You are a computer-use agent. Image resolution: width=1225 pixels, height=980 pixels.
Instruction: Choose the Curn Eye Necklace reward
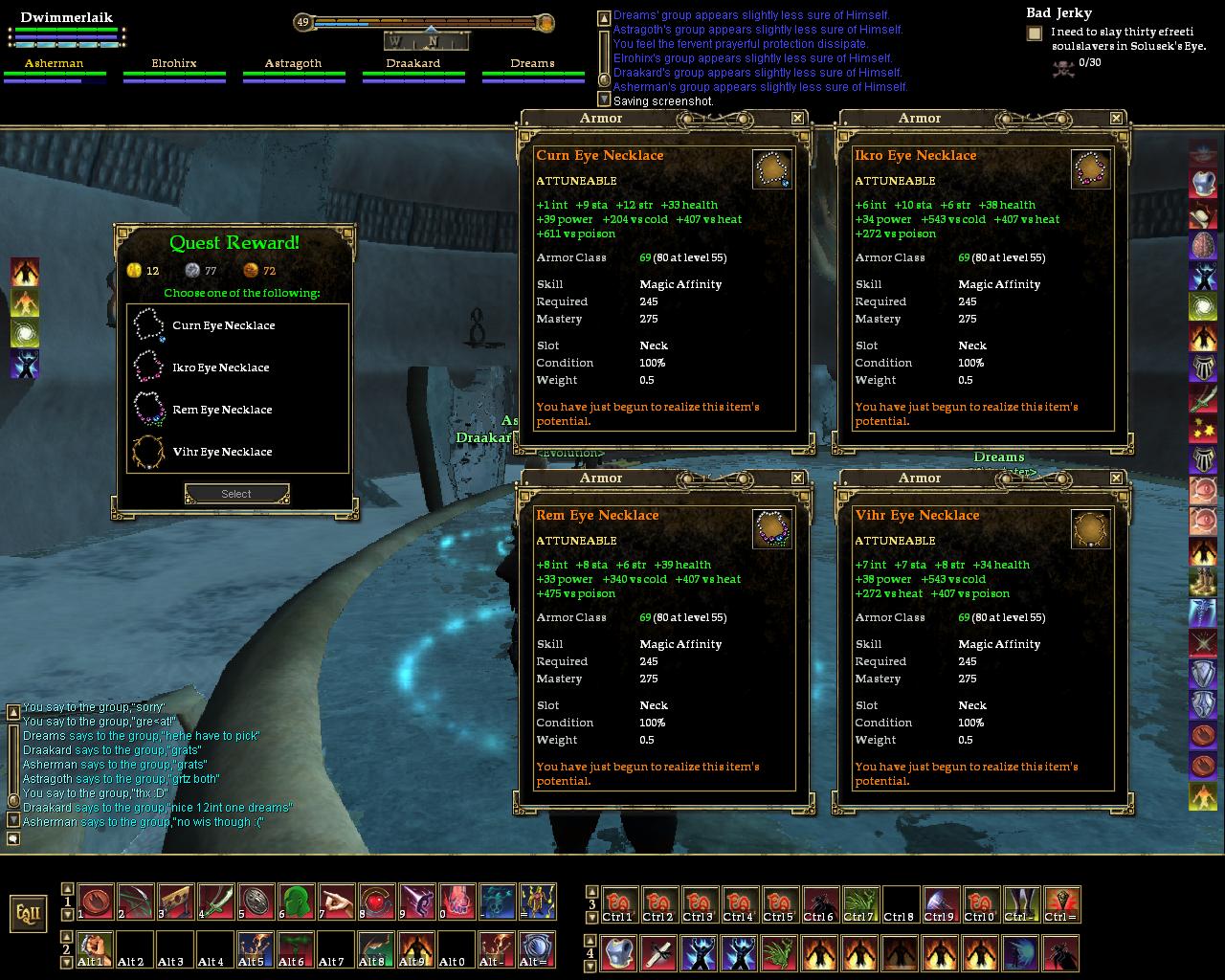[x=223, y=325]
